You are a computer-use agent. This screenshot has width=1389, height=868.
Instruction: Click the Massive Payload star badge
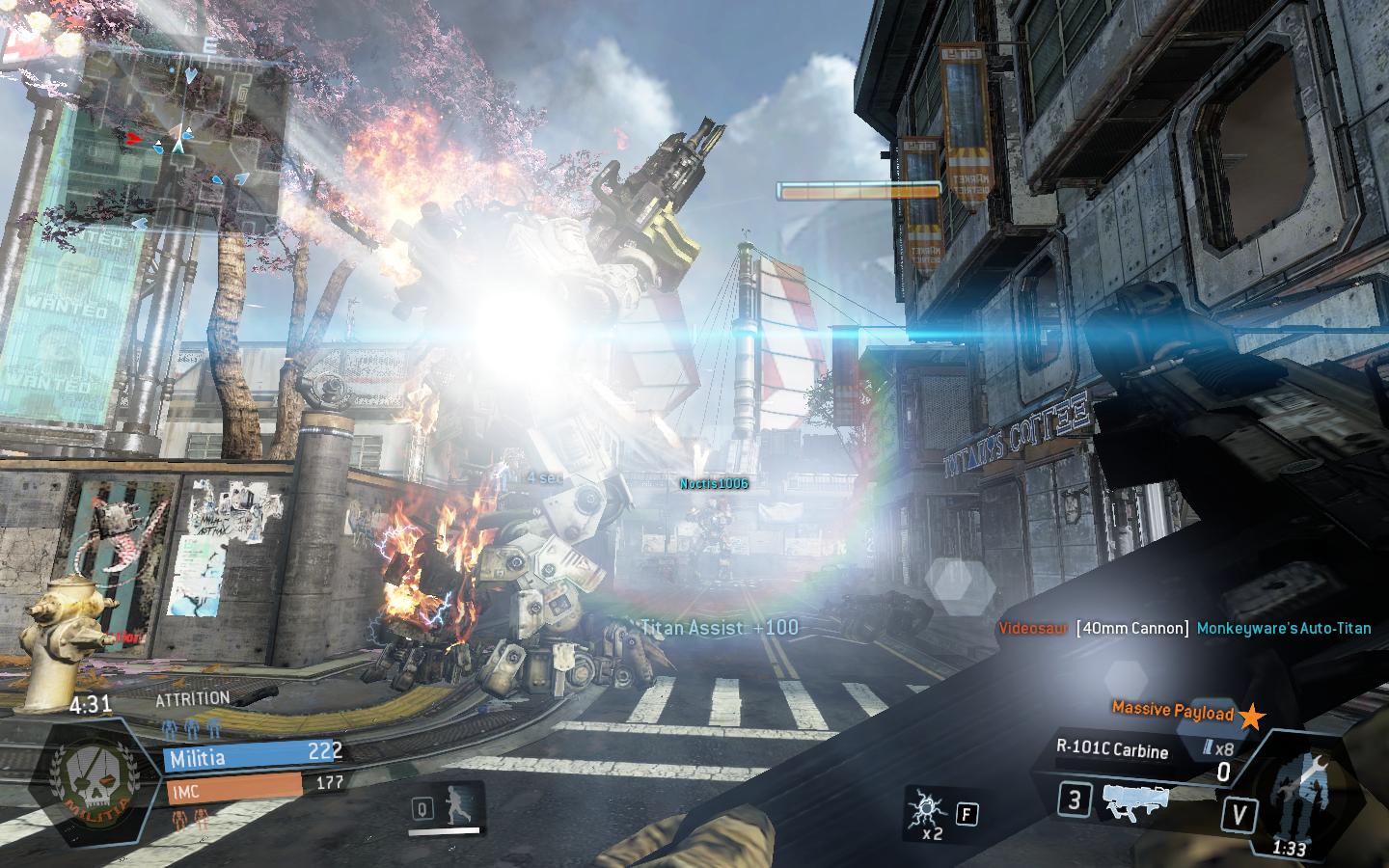click(x=1252, y=717)
